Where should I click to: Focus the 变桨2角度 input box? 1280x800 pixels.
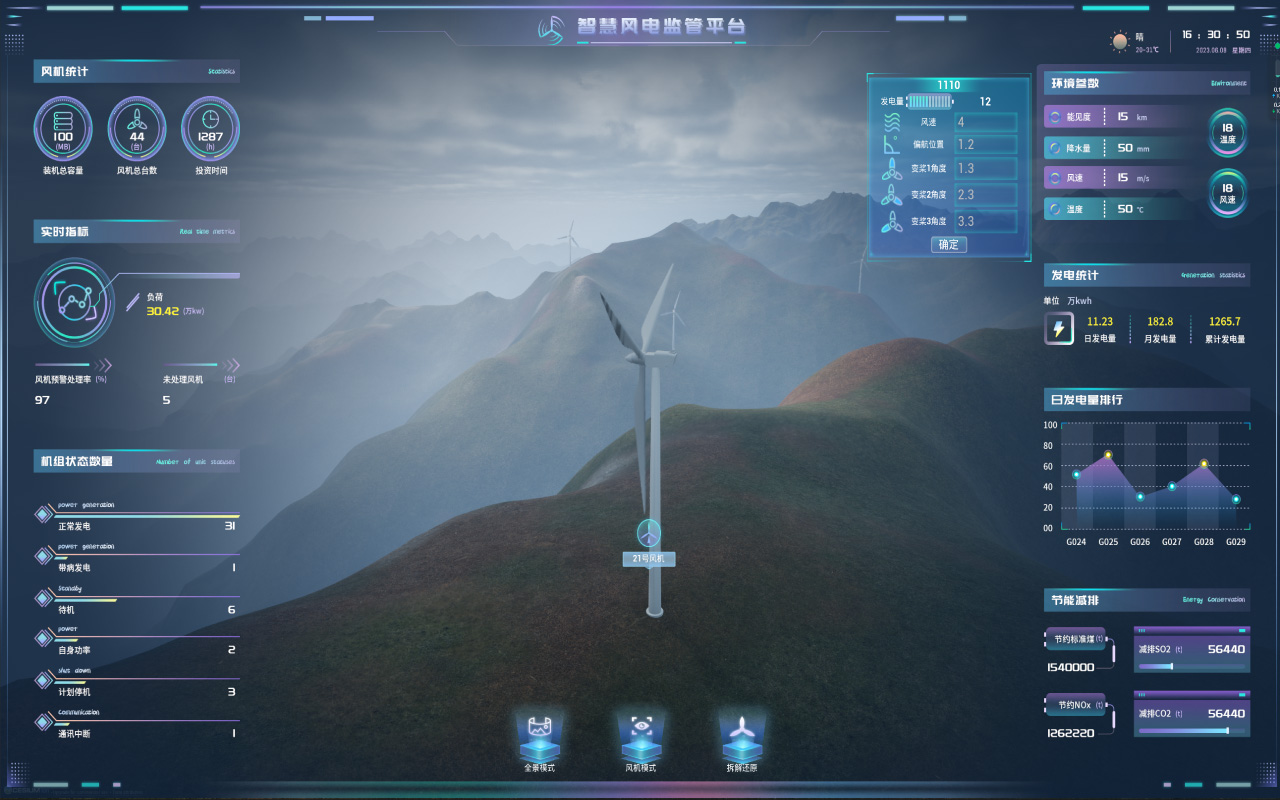[985, 195]
